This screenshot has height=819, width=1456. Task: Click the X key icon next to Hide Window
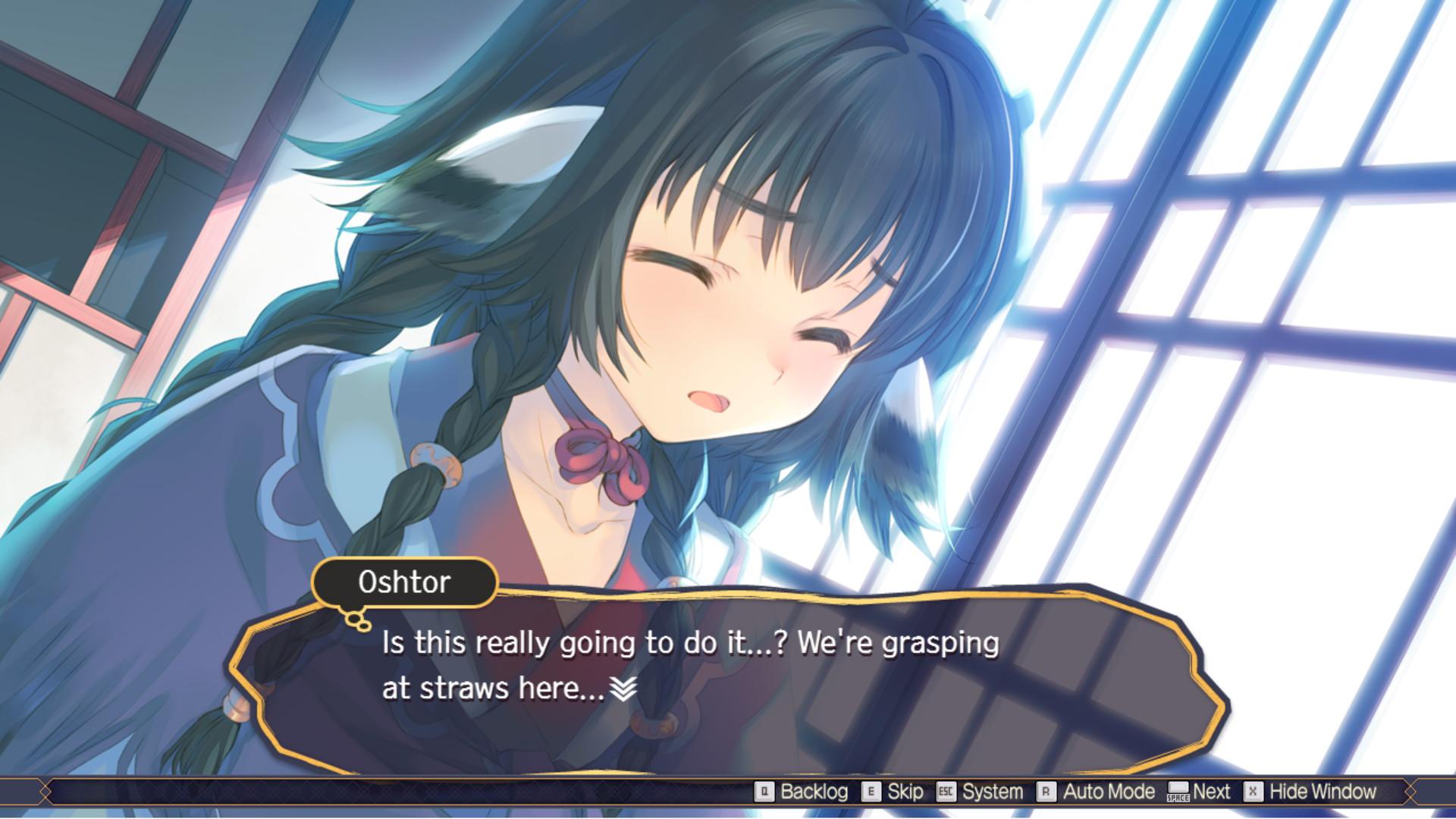(1252, 792)
